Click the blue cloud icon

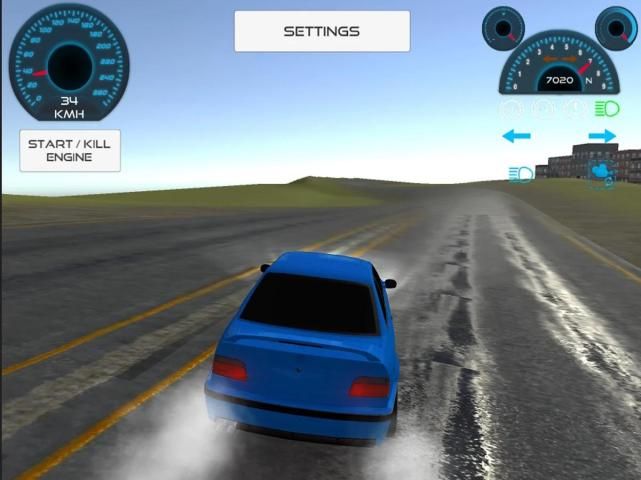[602, 172]
